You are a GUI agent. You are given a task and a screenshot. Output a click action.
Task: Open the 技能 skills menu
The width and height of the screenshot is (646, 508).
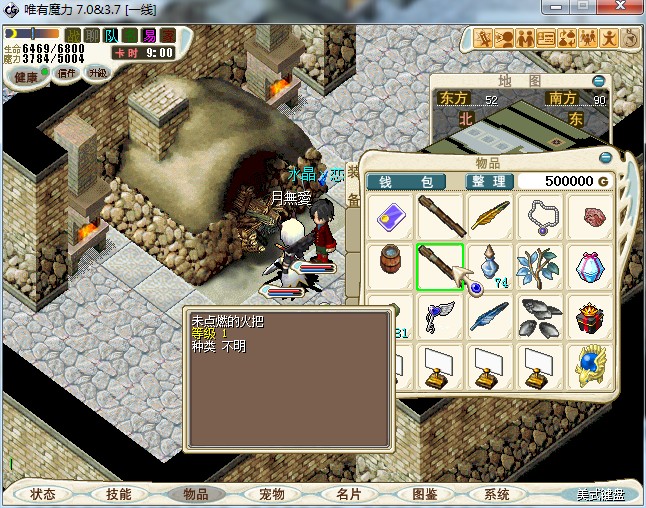pos(119,494)
